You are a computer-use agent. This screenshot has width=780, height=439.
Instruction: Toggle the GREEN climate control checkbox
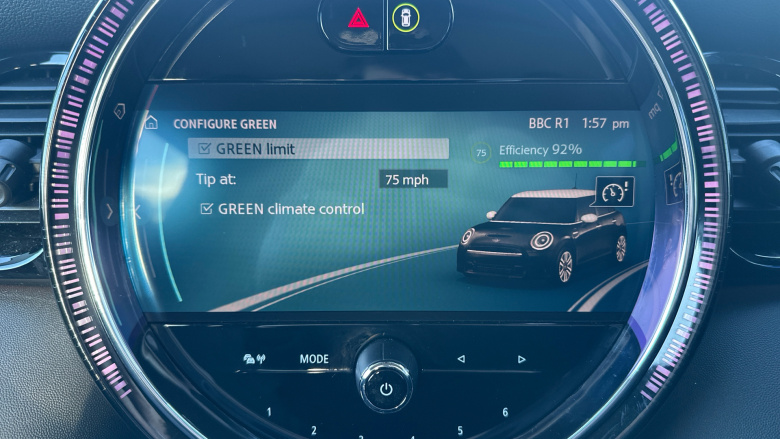pyautogui.click(x=207, y=209)
